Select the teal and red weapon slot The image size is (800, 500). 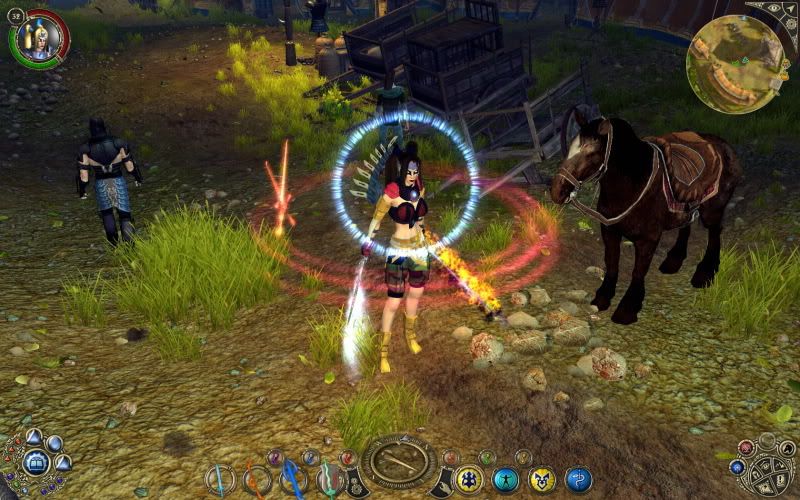[x=329, y=480]
